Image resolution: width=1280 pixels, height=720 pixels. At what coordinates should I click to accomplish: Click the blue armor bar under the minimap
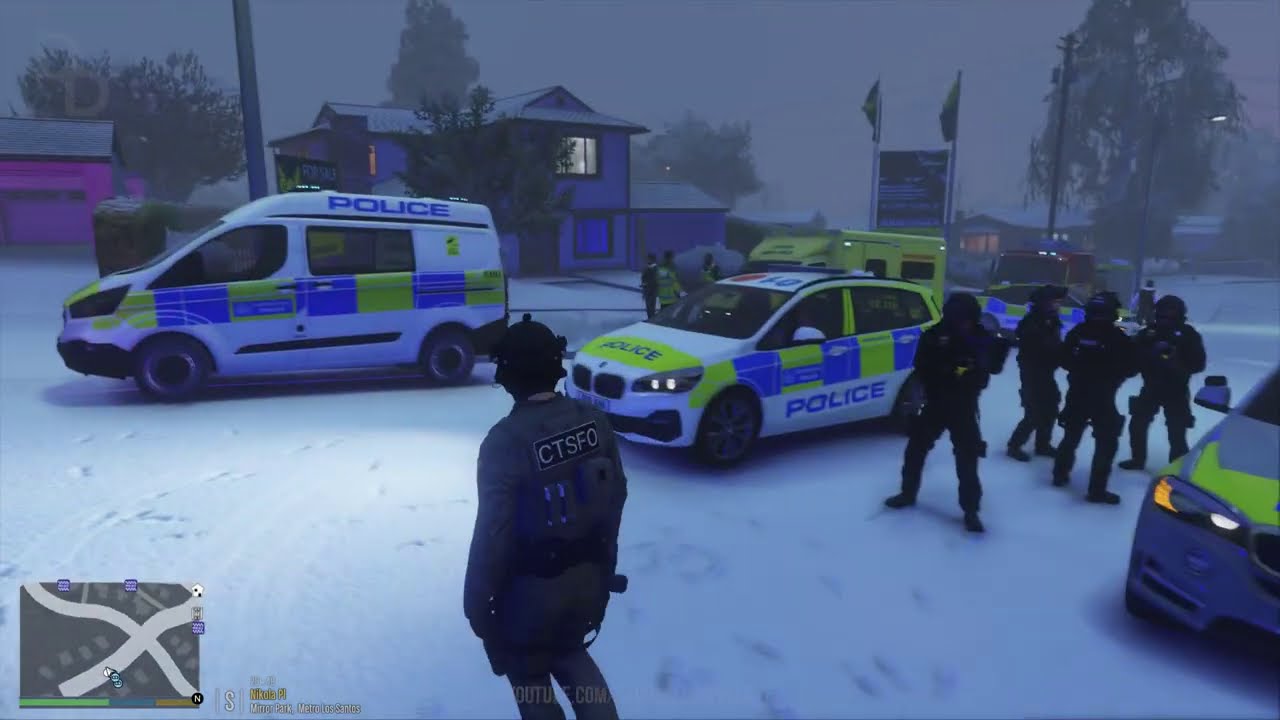(131, 701)
